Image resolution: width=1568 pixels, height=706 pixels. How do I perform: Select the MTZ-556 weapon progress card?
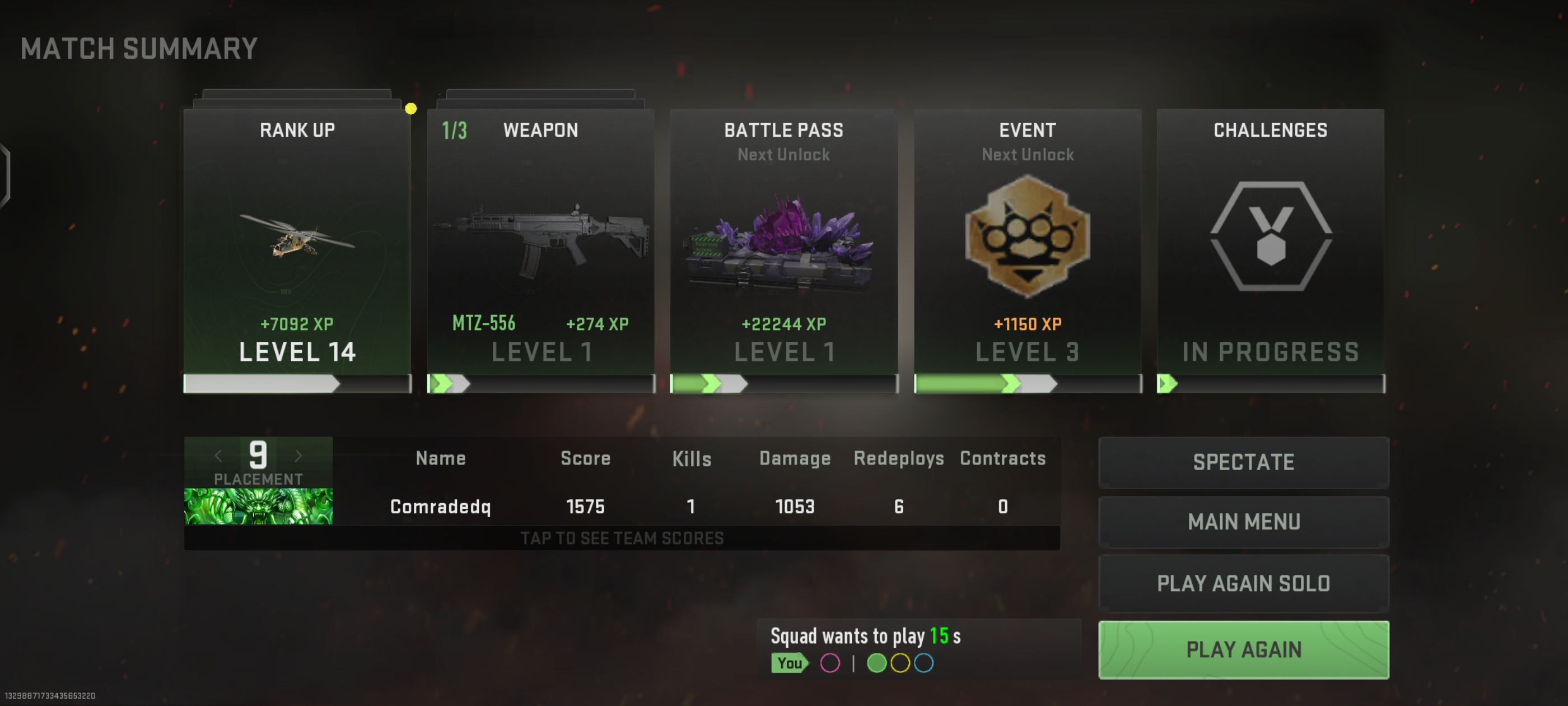tap(540, 250)
